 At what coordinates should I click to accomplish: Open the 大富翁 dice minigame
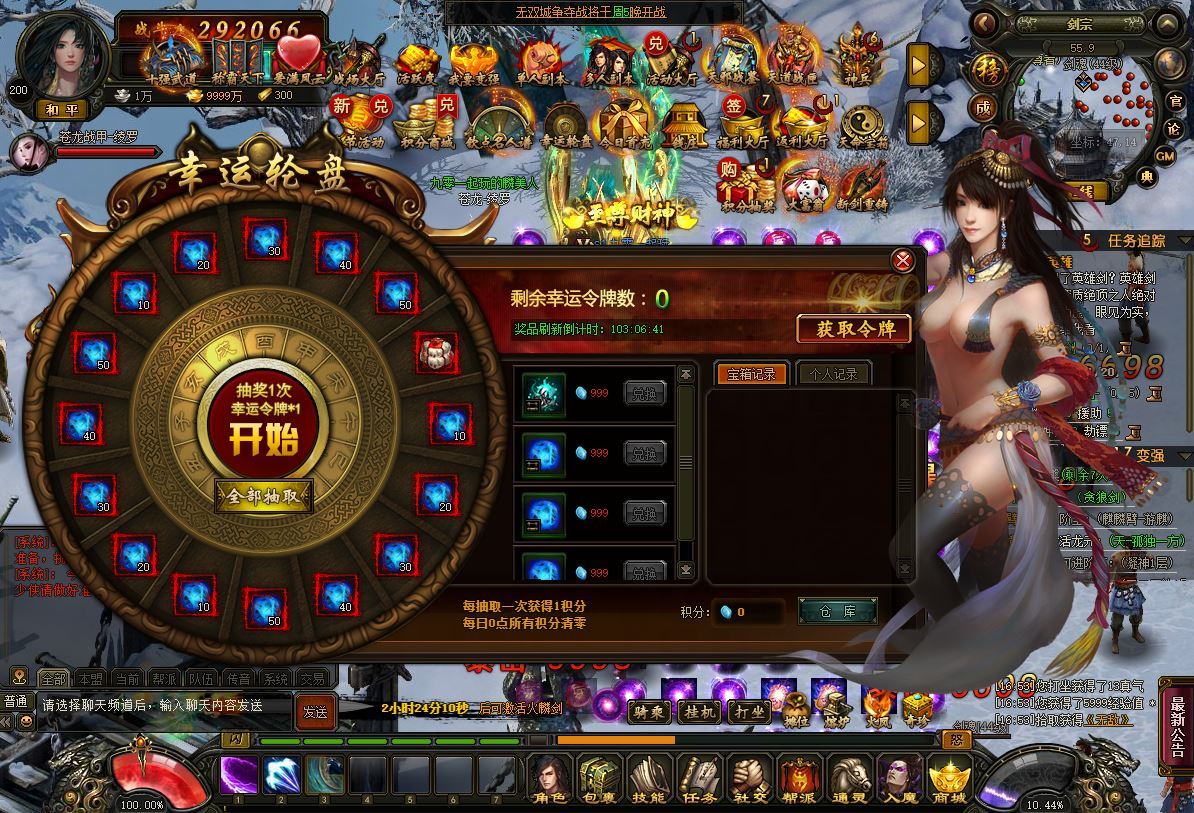[x=804, y=189]
